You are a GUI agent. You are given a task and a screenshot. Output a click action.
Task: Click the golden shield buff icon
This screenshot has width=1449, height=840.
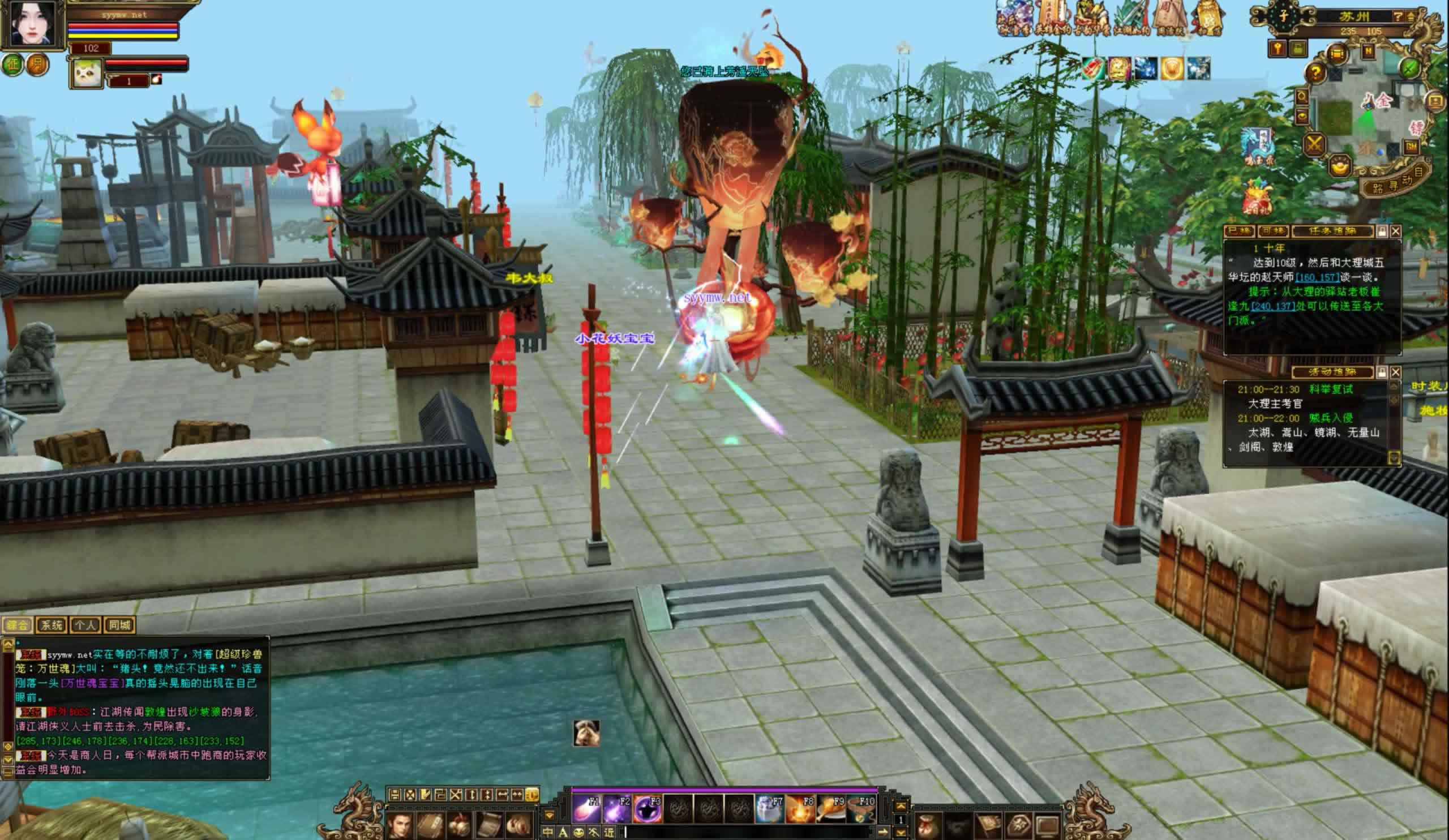(x=1171, y=69)
